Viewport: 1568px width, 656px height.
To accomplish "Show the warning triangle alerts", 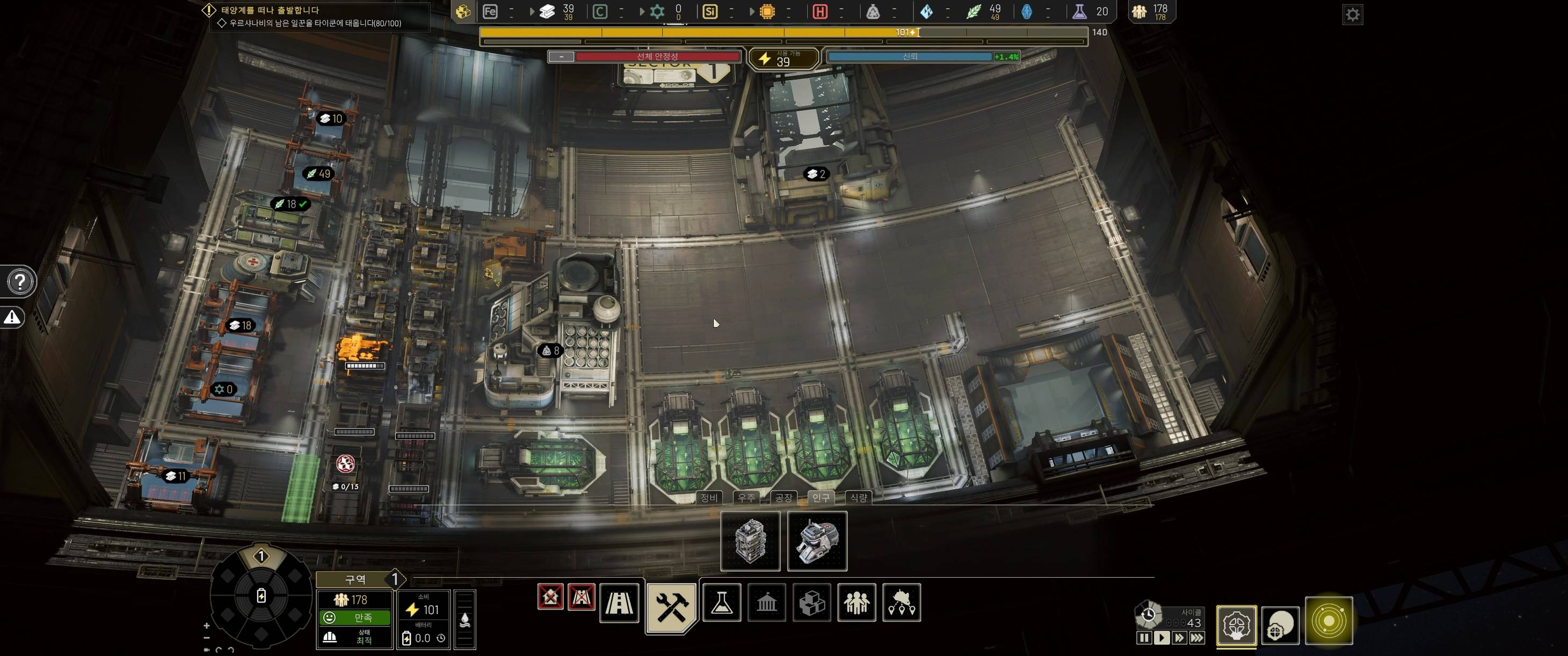I will pyautogui.click(x=12, y=317).
